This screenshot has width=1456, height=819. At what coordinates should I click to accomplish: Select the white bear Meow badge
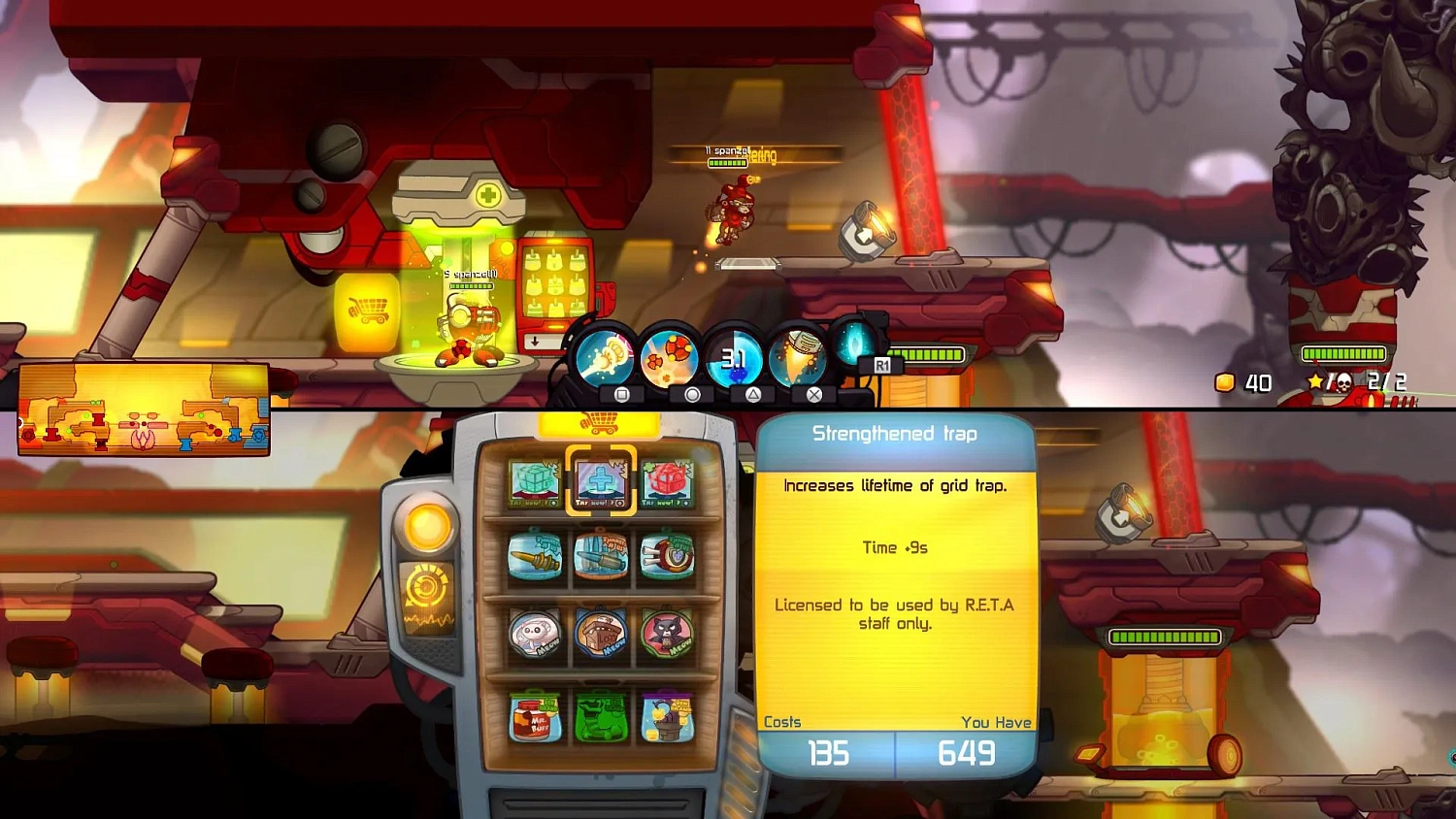534,634
